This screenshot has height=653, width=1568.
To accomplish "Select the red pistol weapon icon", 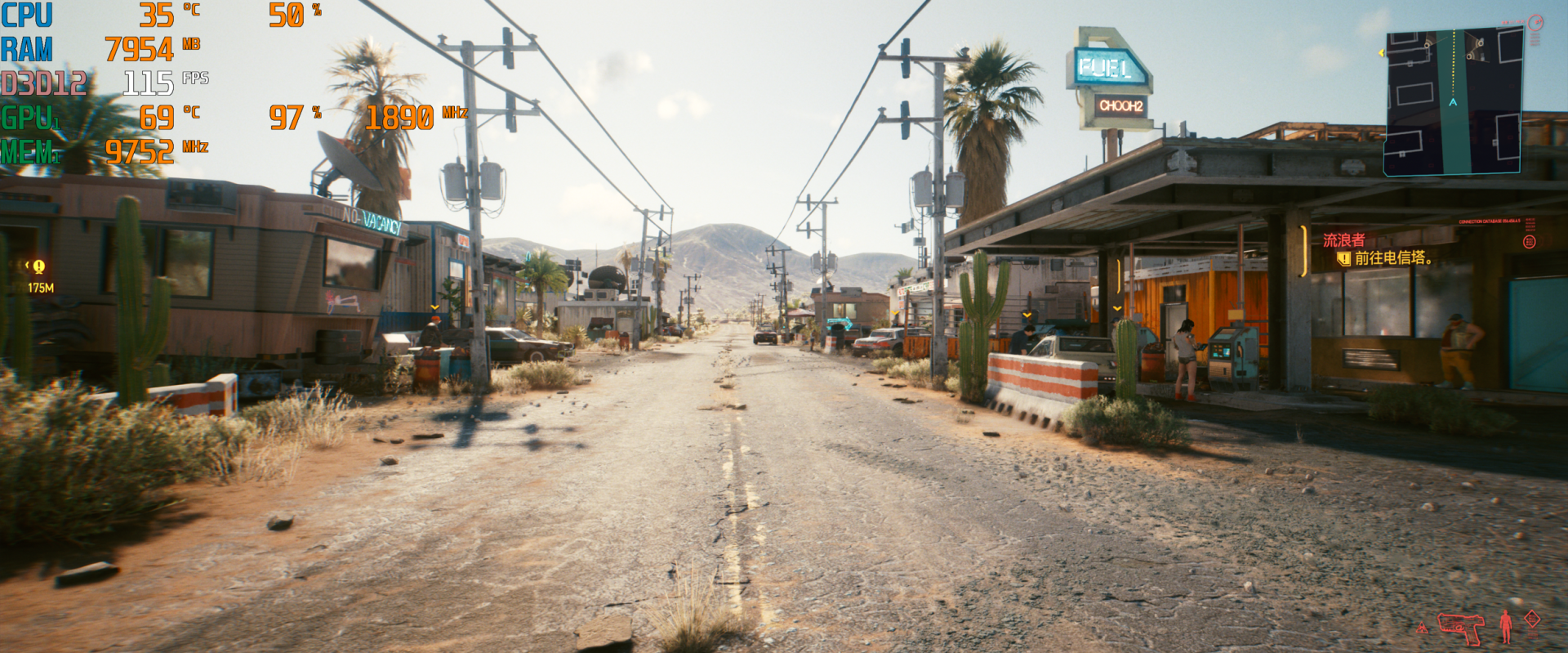I will point(1460,628).
